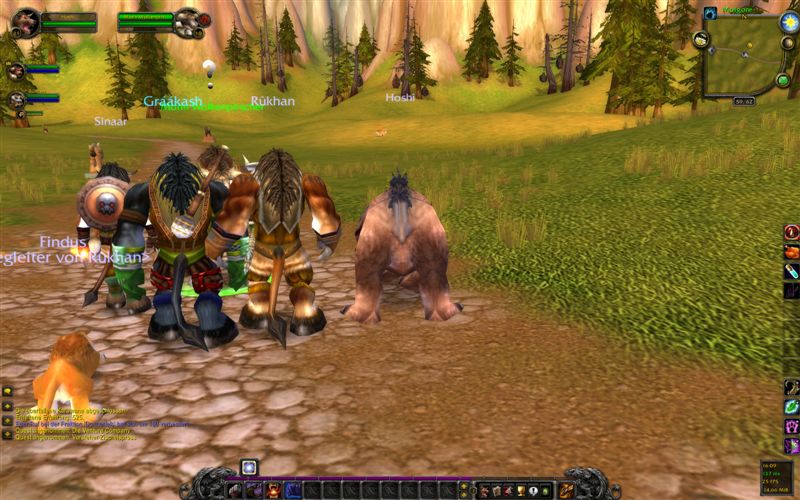Click the target's portrait frame
The image size is (800, 500).
click(187, 21)
